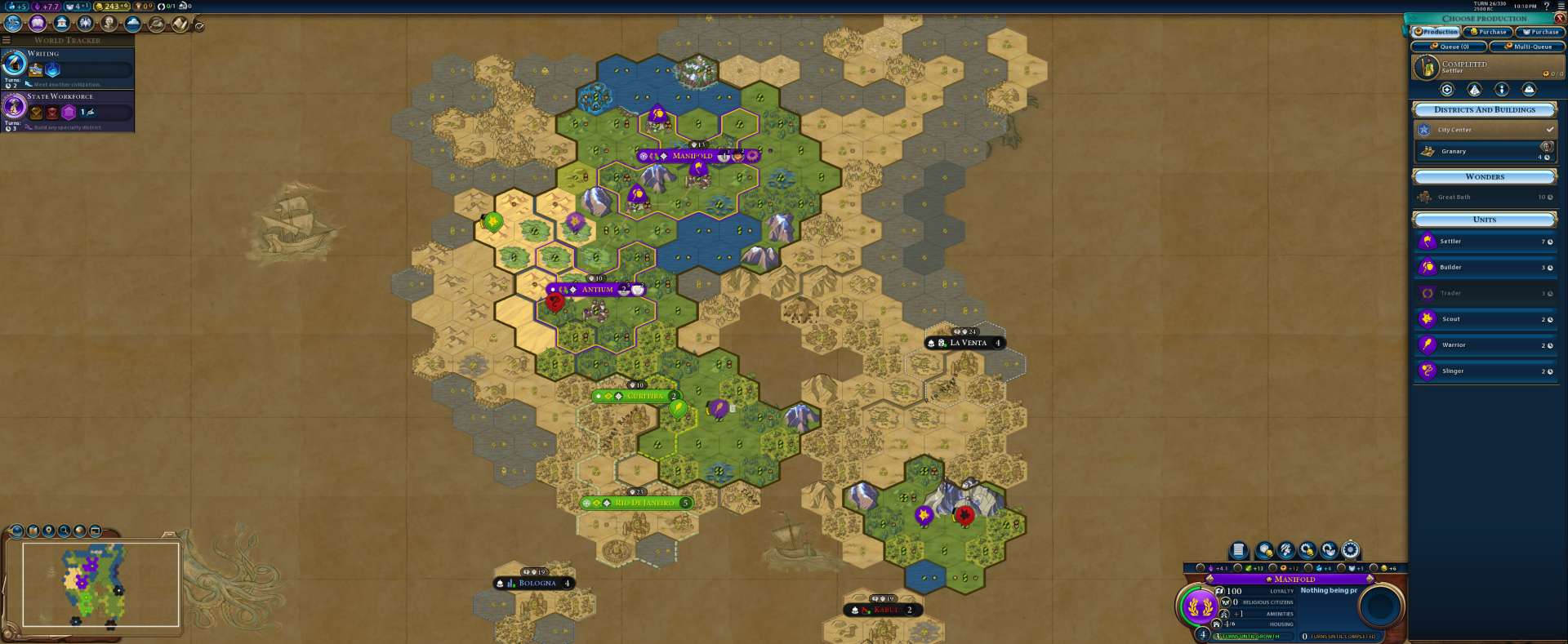
Task: Collapse the Wonders section header
Action: tap(1484, 176)
